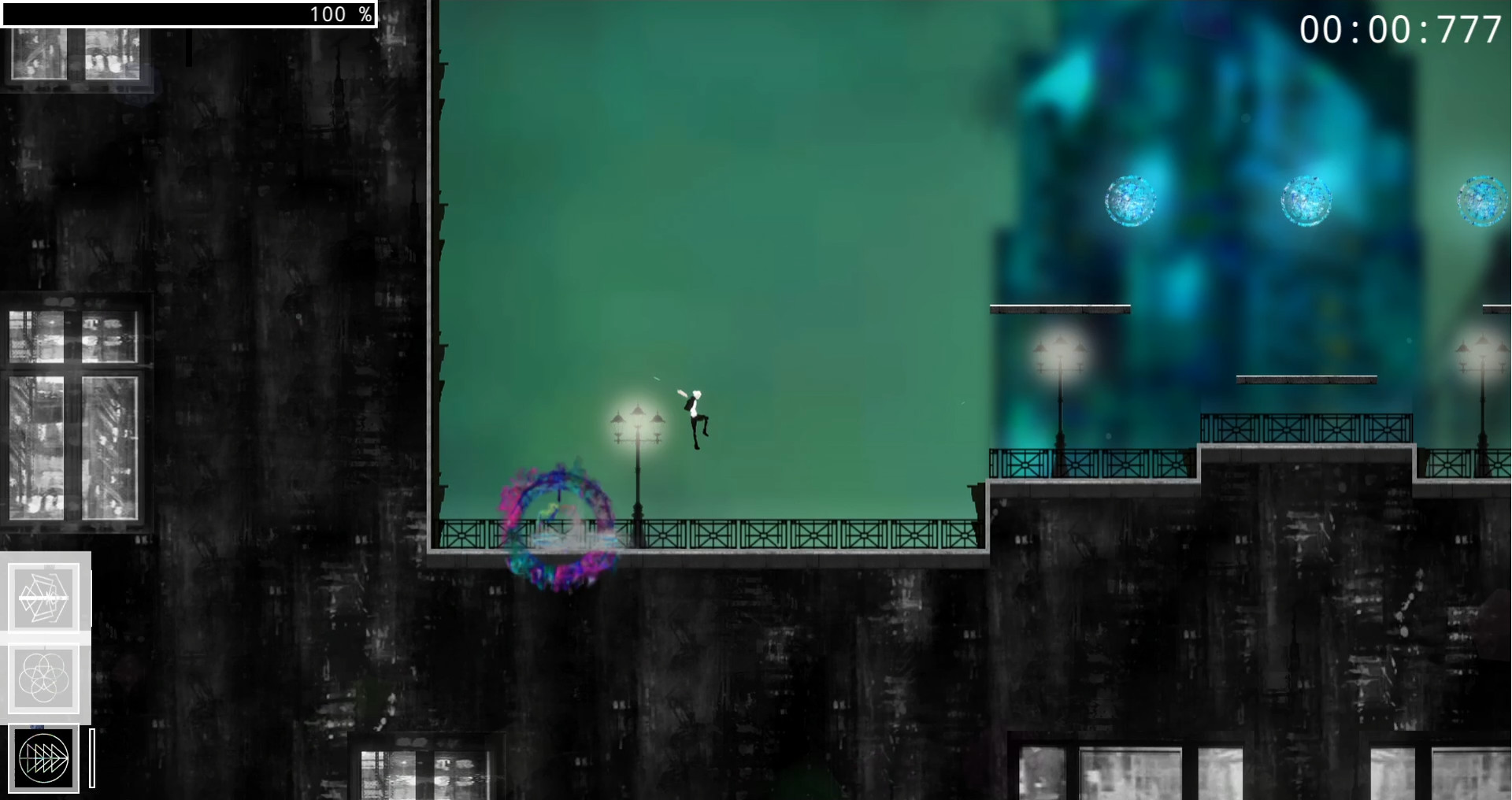1512x800 pixels.
Task: Click the blue orb at the screen's right edge
Action: [x=1484, y=202]
